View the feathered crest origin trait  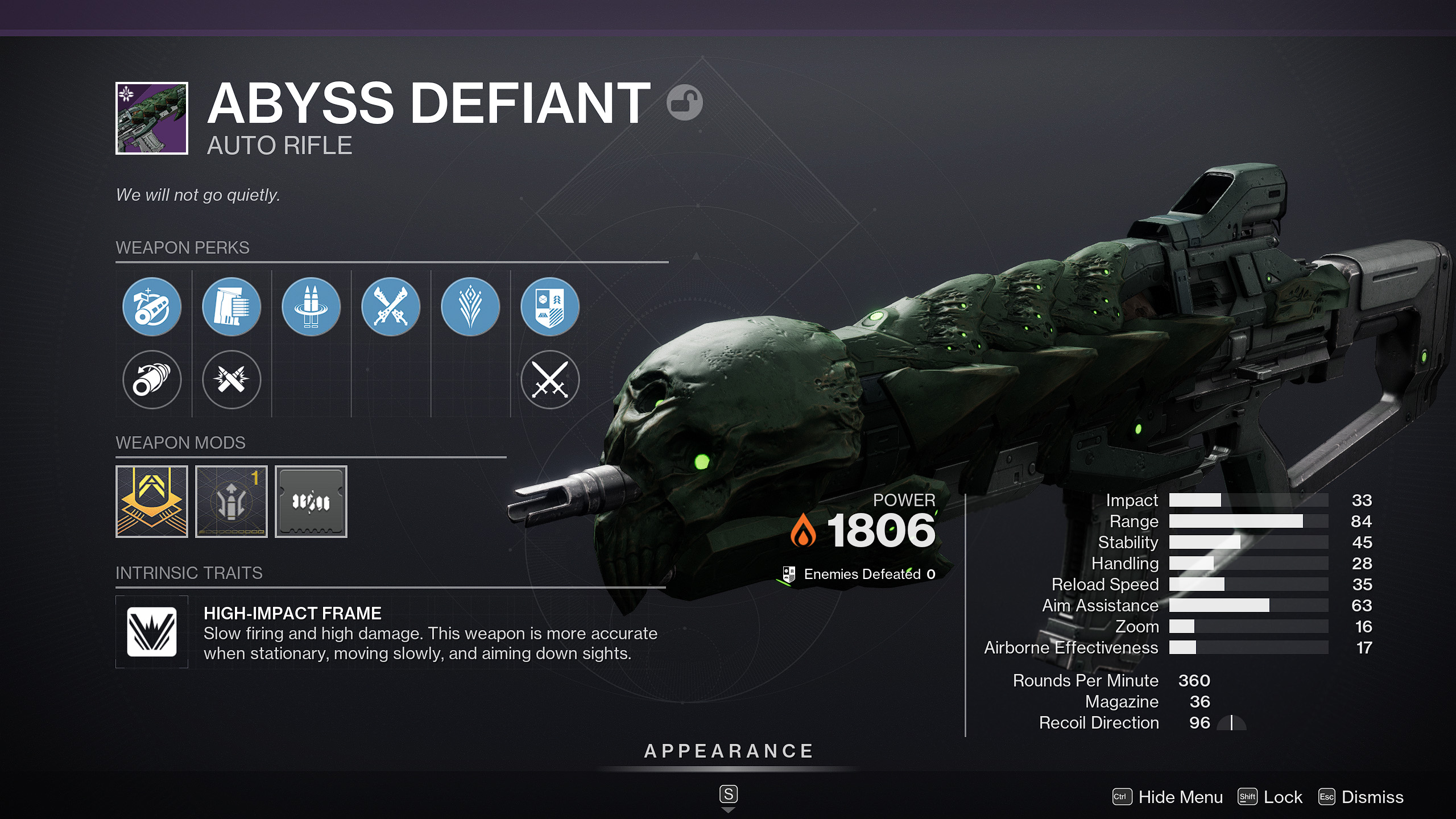[x=470, y=307]
